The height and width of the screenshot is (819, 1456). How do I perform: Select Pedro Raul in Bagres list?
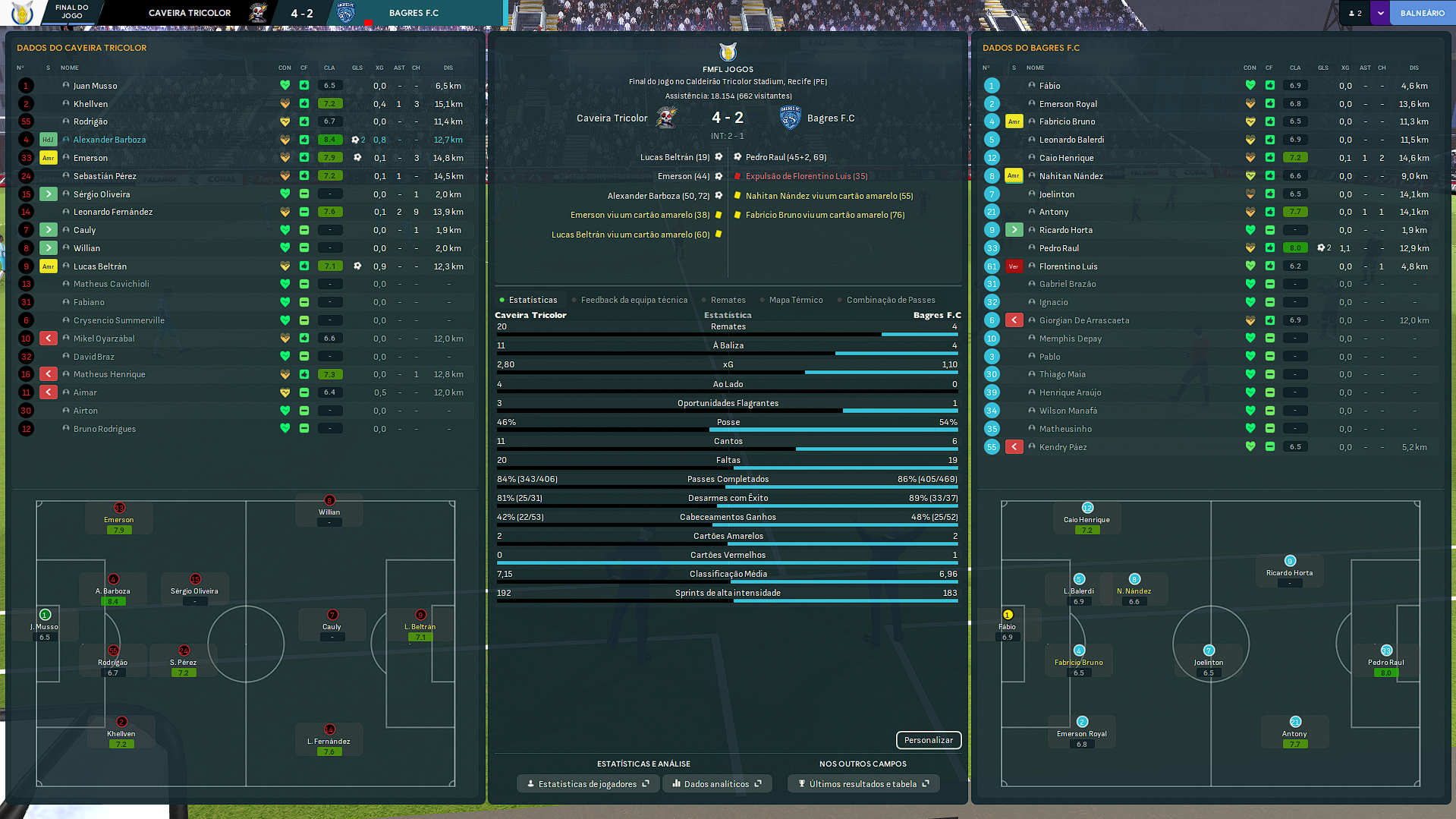coord(1058,248)
